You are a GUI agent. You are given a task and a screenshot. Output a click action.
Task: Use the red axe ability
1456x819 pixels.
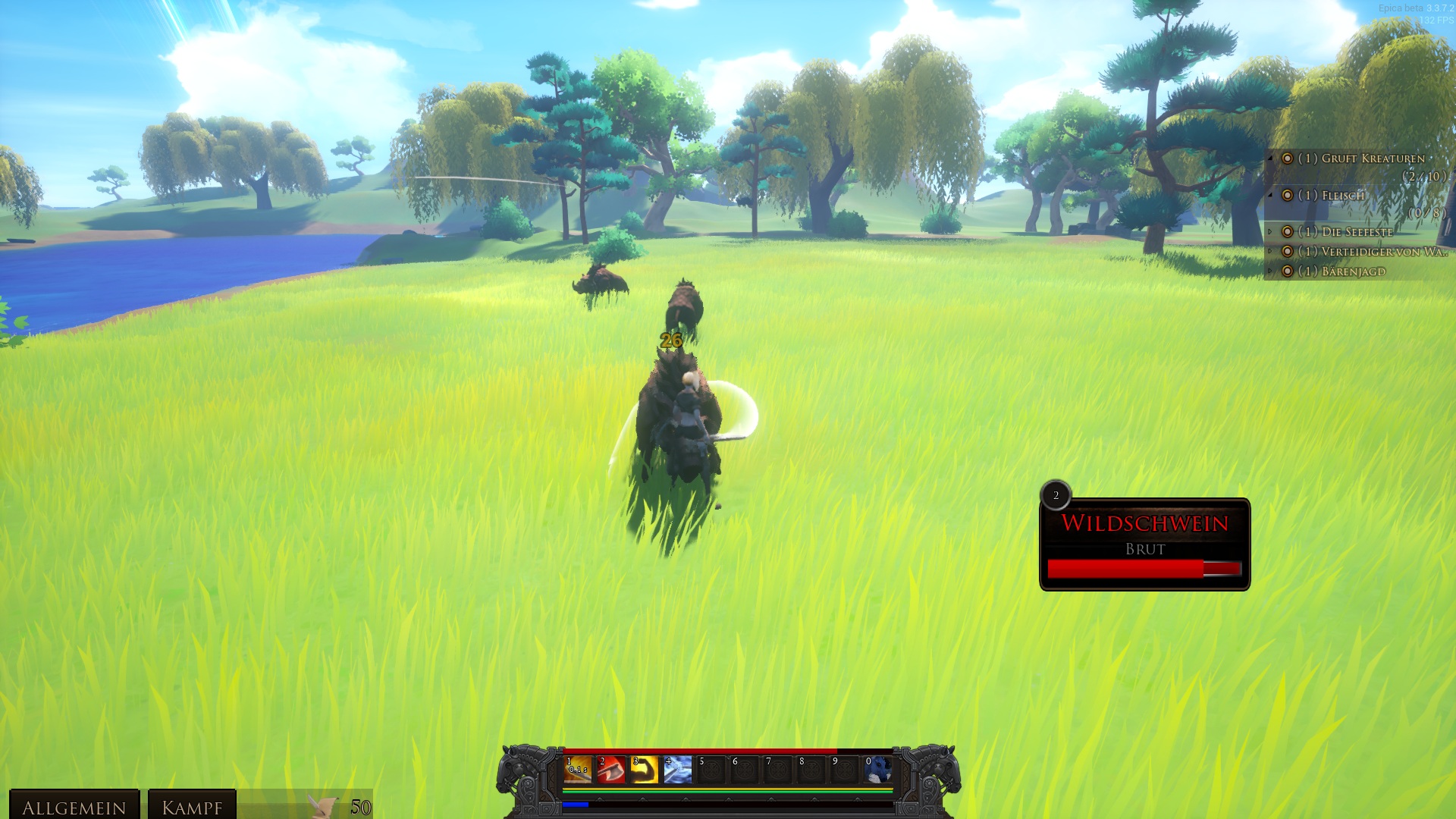click(611, 770)
